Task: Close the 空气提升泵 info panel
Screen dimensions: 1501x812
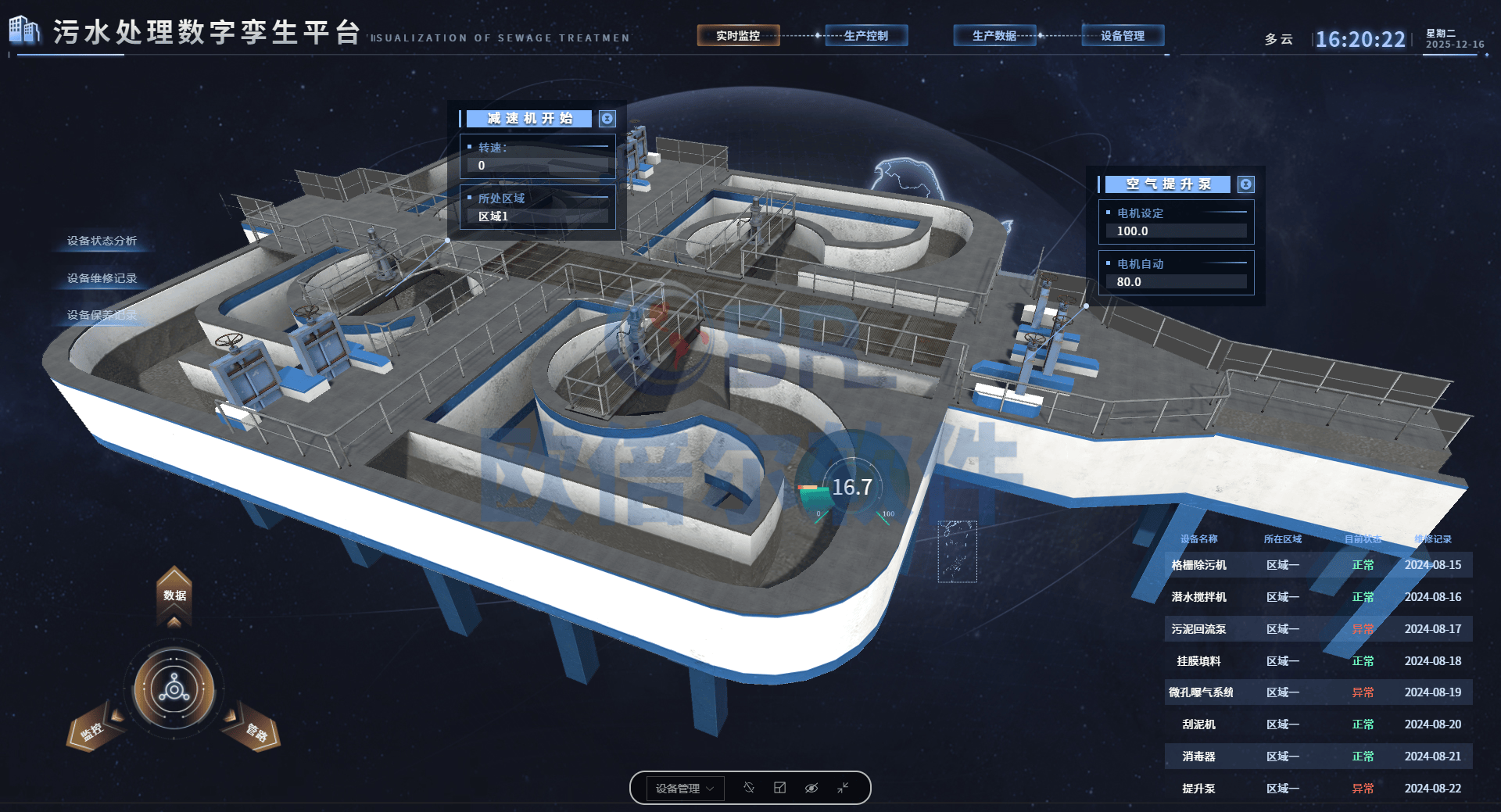Action: (x=1246, y=184)
